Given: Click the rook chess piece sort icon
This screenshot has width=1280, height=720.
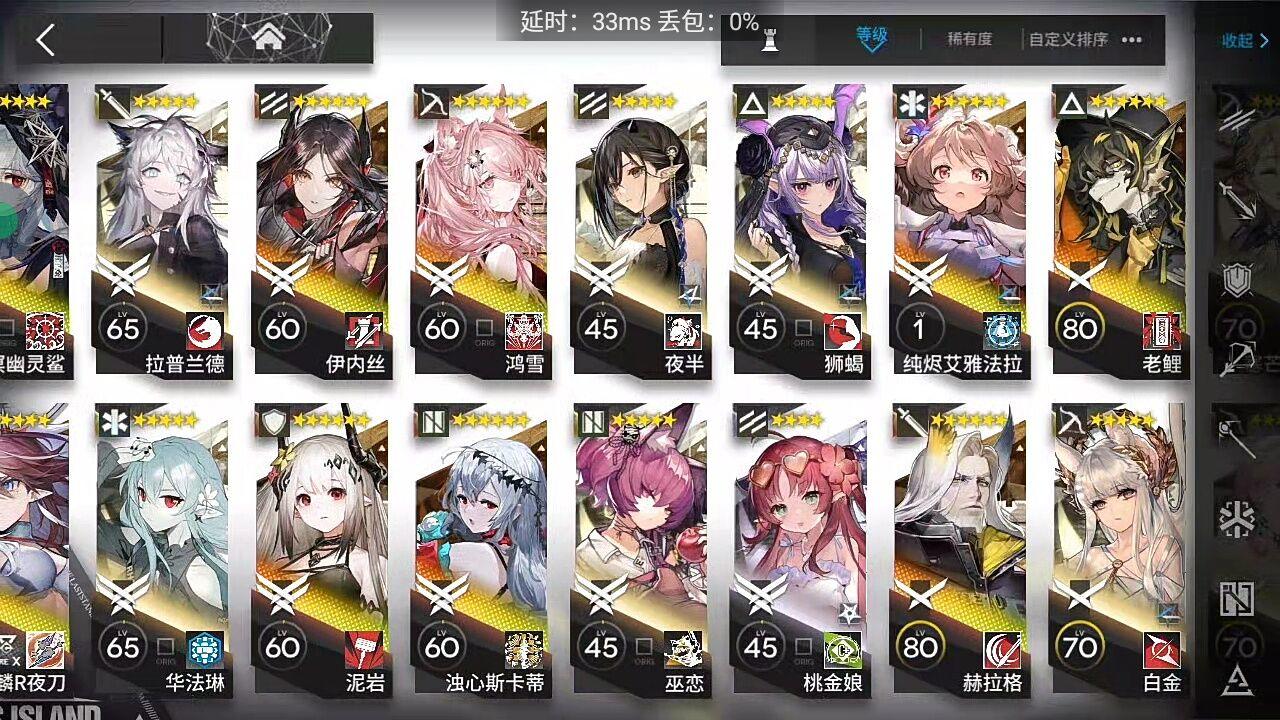Looking at the screenshot, I should pos(771,40).
